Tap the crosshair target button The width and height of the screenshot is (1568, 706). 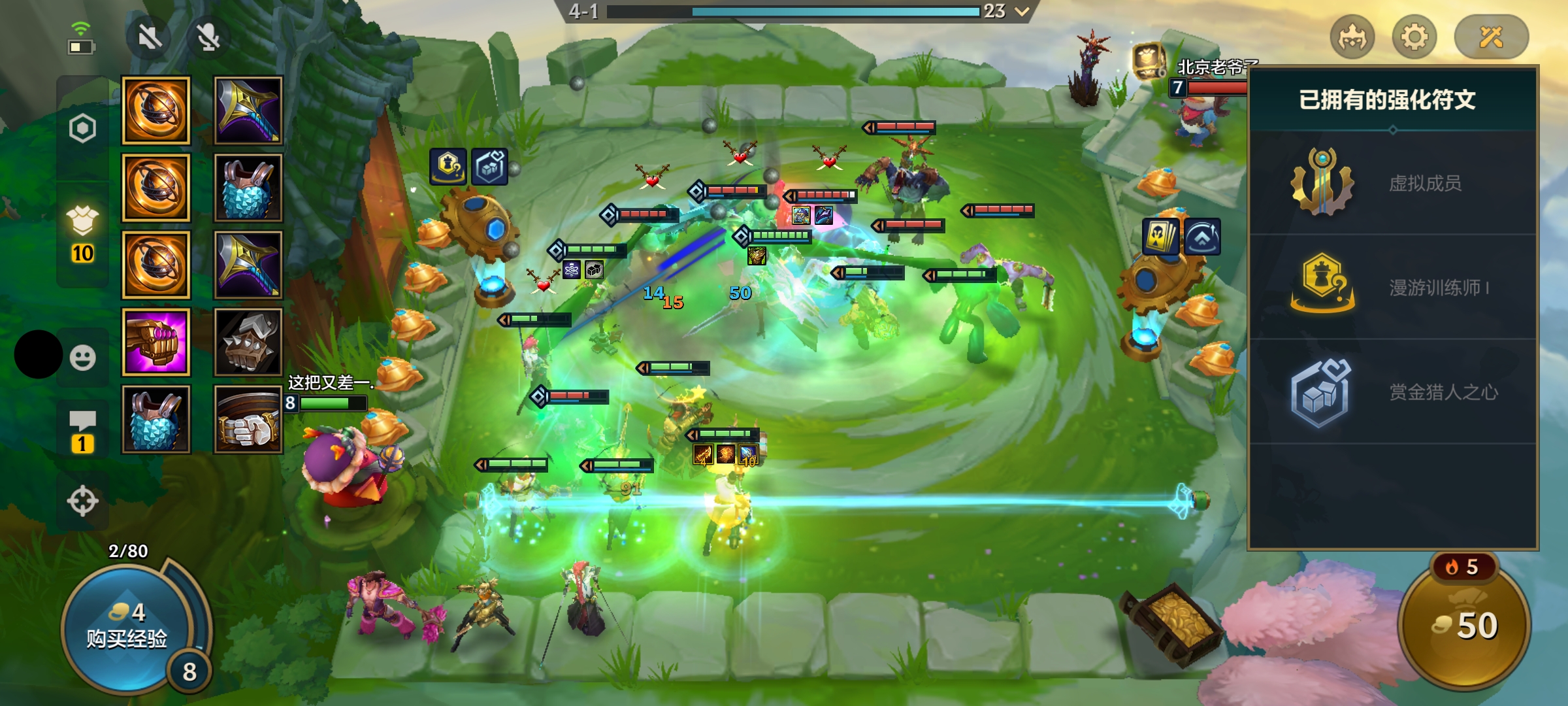pos(83,501)
